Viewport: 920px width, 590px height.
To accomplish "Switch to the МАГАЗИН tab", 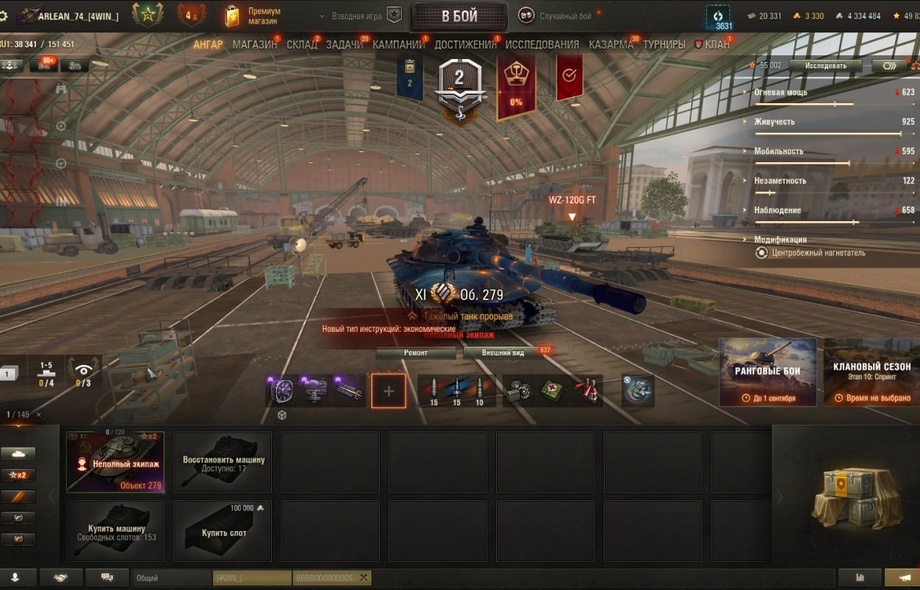I will (254, 45).
